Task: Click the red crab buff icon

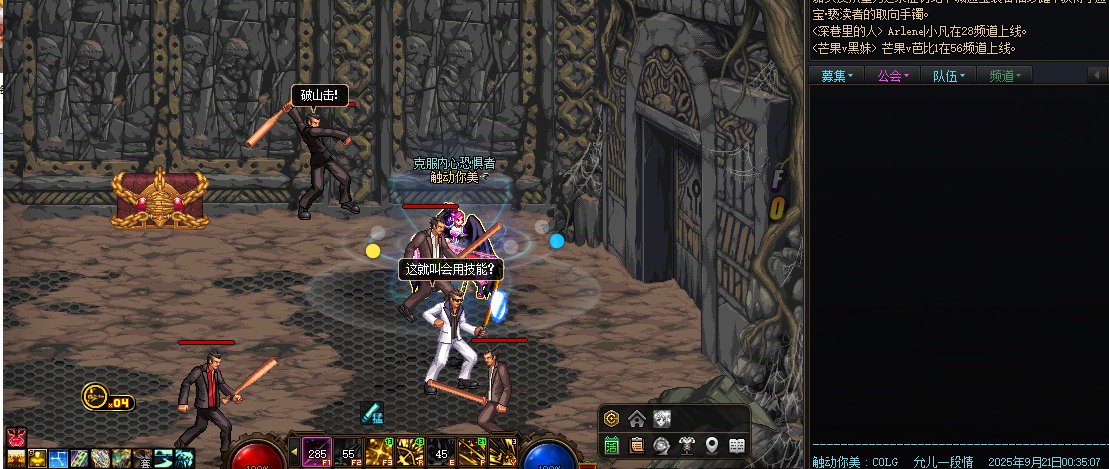Action: (x=14, y=437)
